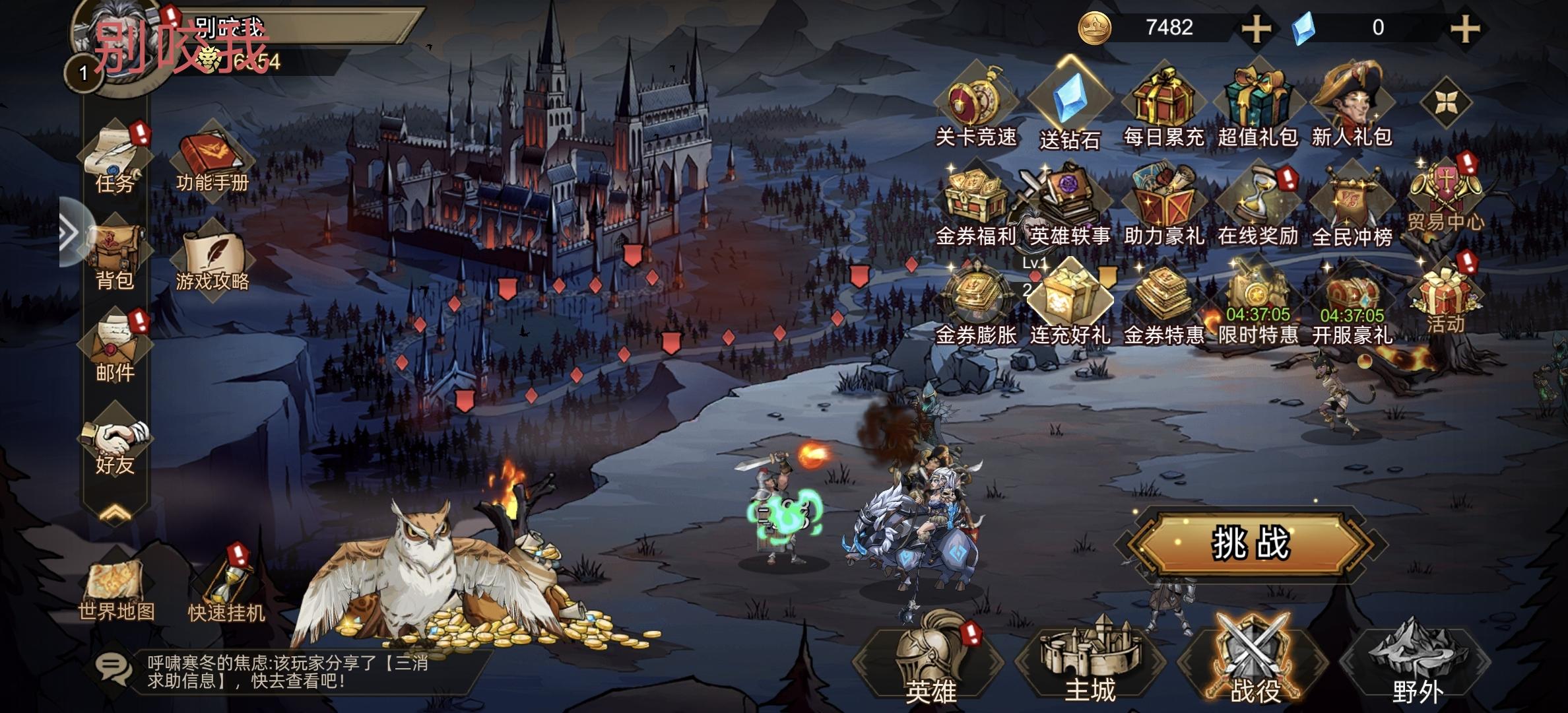Open the 英雄 heroes tab

931,660
